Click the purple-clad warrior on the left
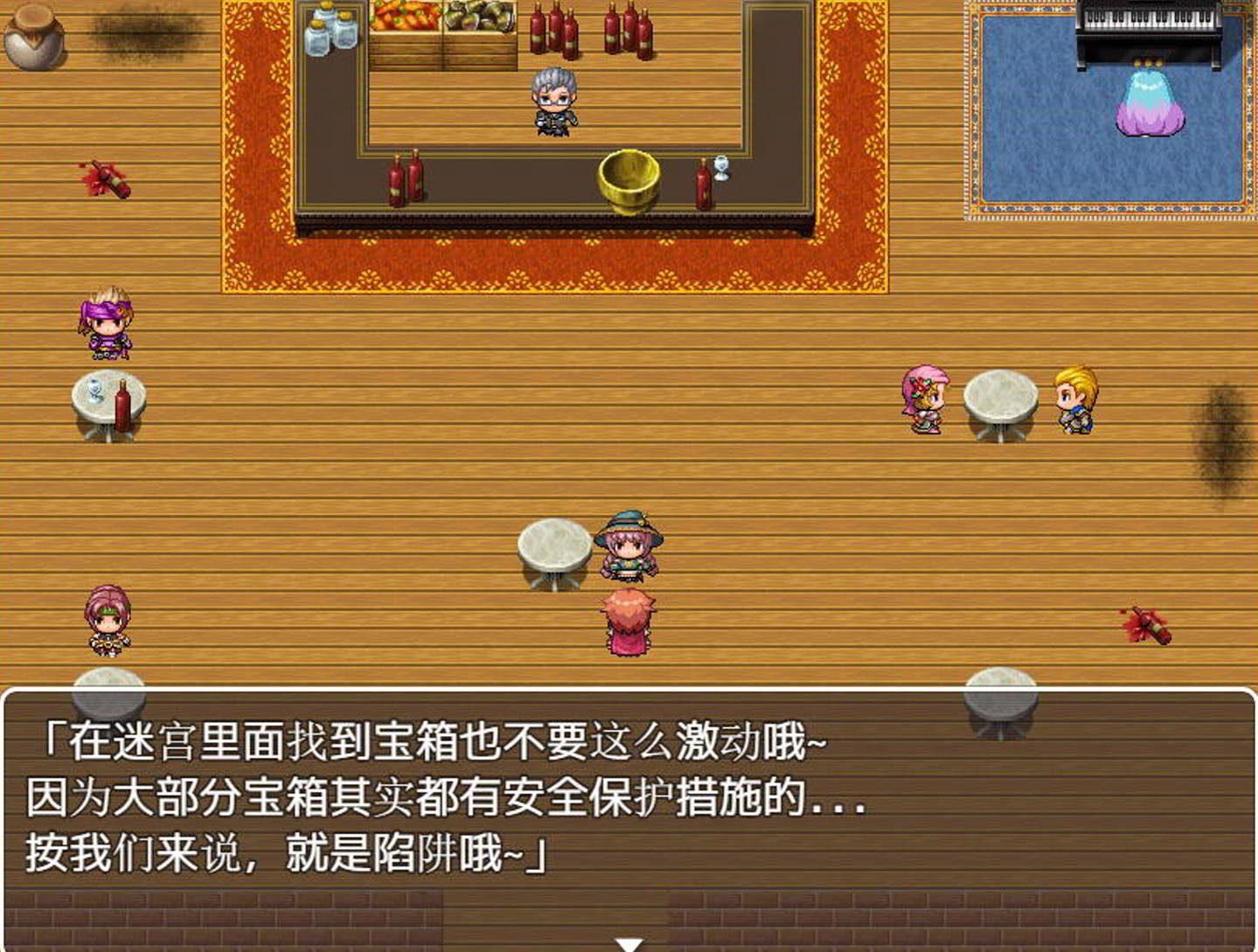The width and height of the screenshot is (1258, 952). [x=105, y=328]
